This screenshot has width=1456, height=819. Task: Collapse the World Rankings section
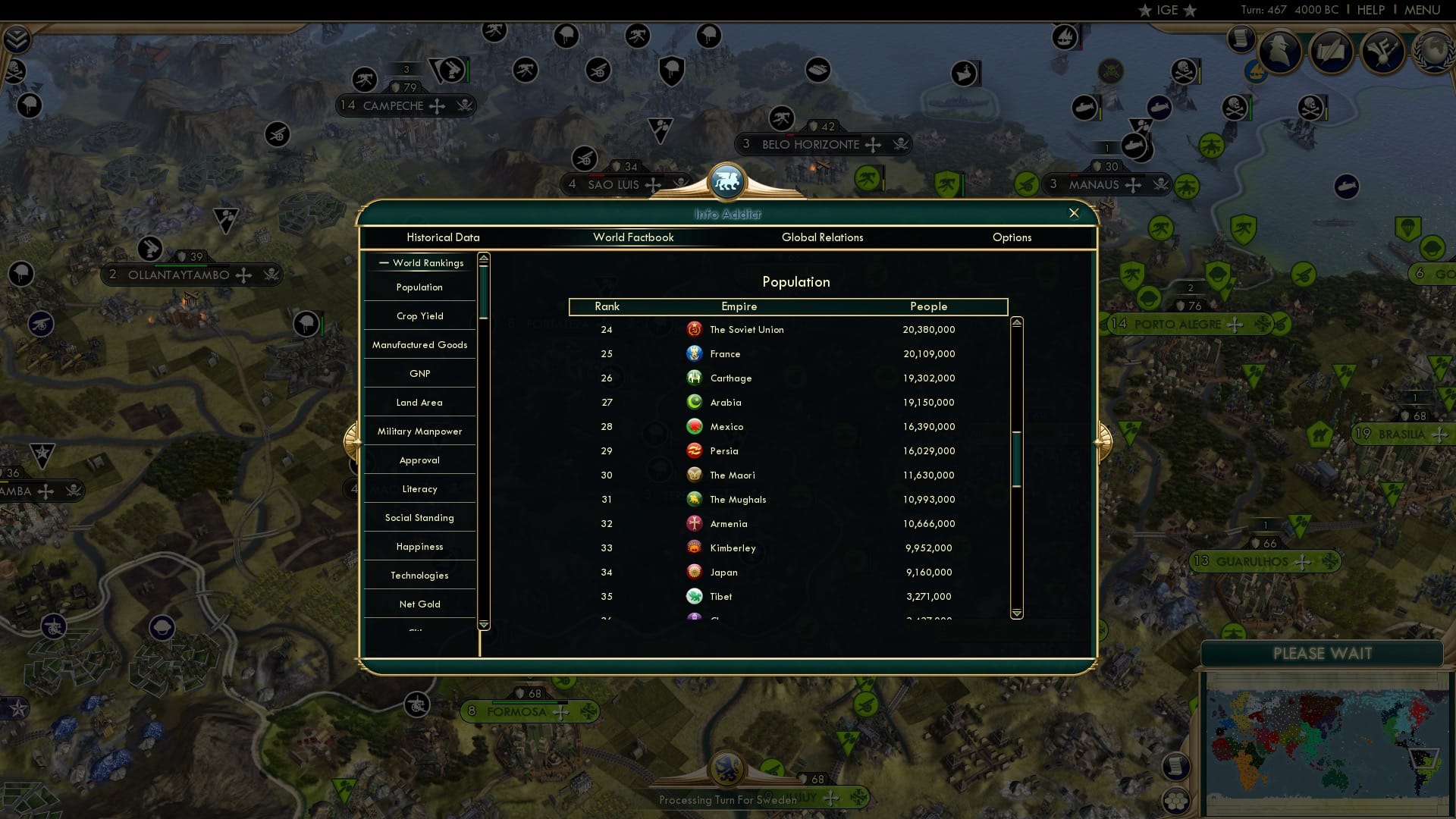pyautogui.click(x=383, y=263)
